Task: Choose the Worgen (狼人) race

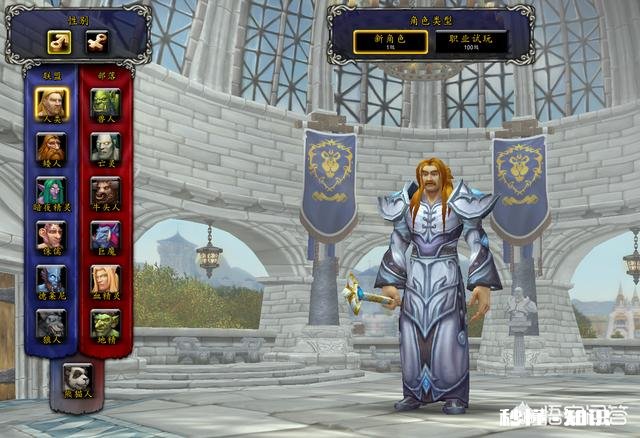Action: [51, 323]
